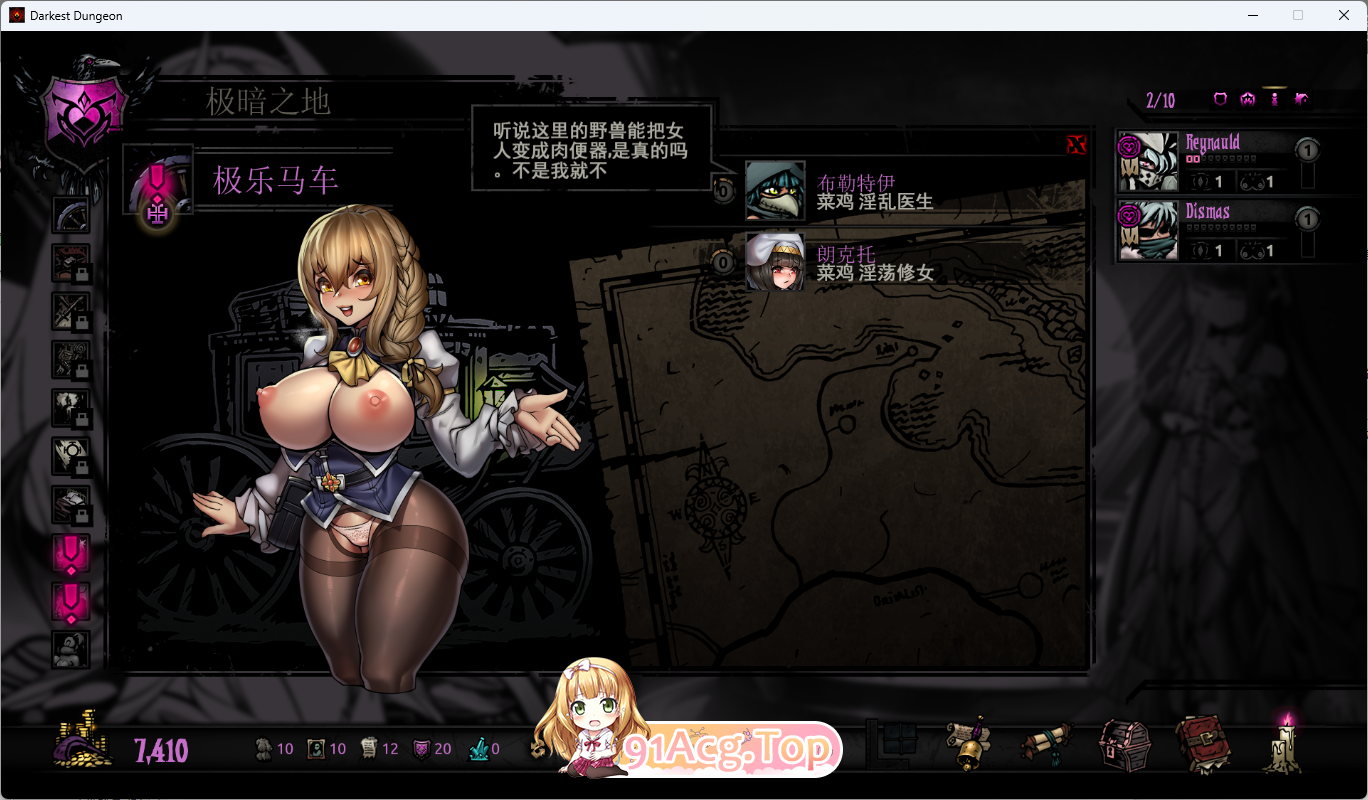Toggle the person sort filter above hero roster
Screen dimensions: 1368x800
pos(1276,99)
